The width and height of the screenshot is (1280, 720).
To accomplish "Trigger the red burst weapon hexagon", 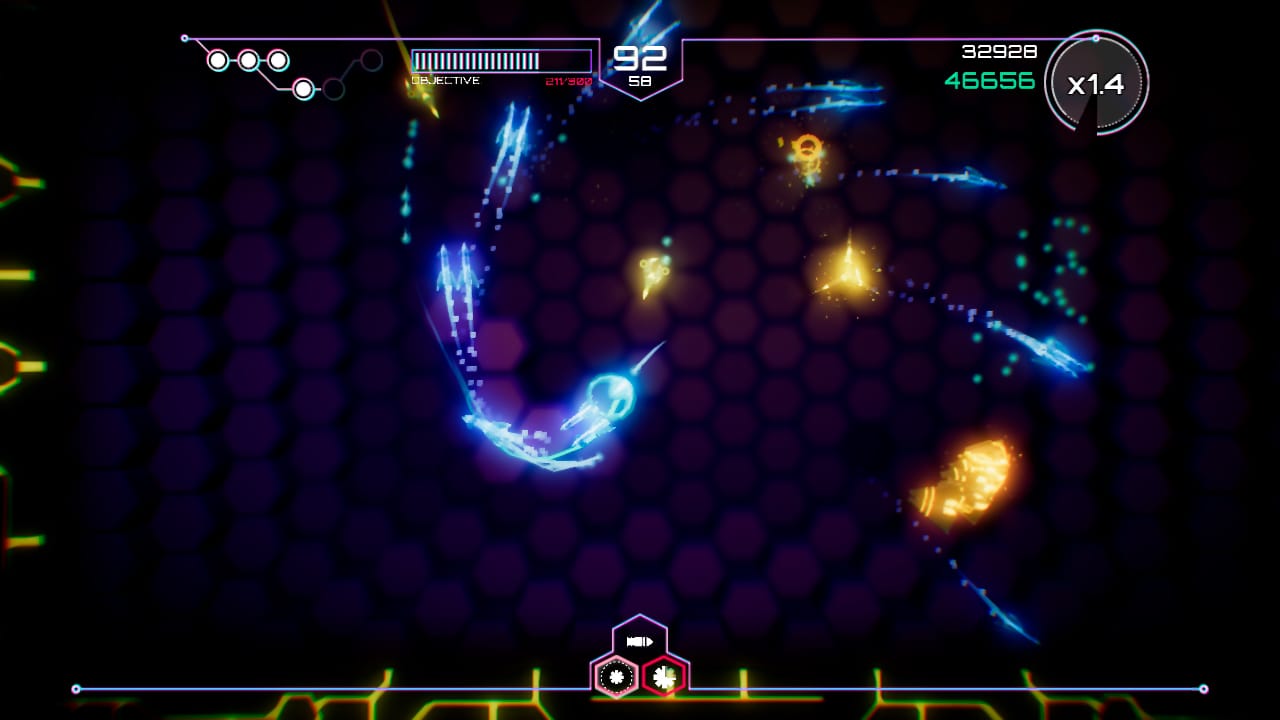I will (662, 677).
